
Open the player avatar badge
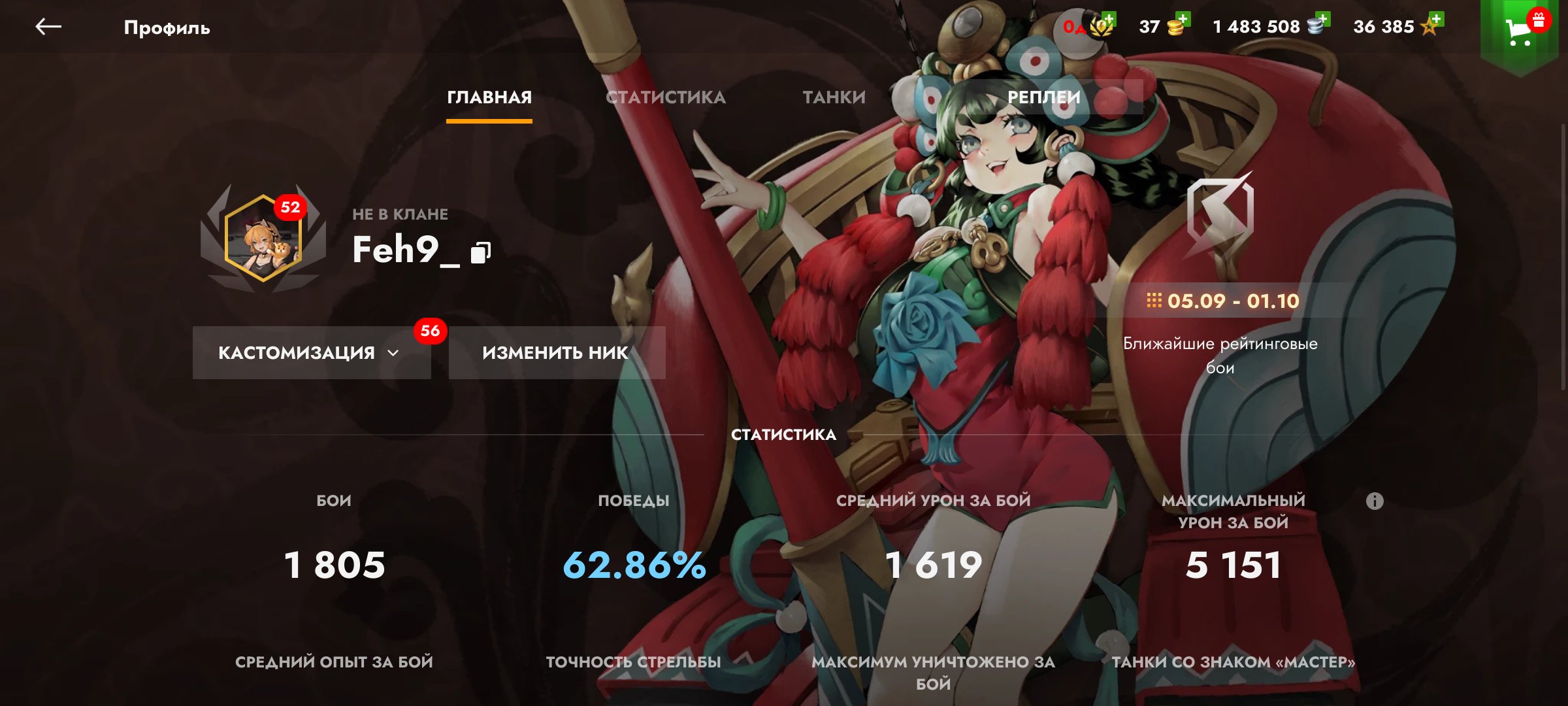point(263,239)
